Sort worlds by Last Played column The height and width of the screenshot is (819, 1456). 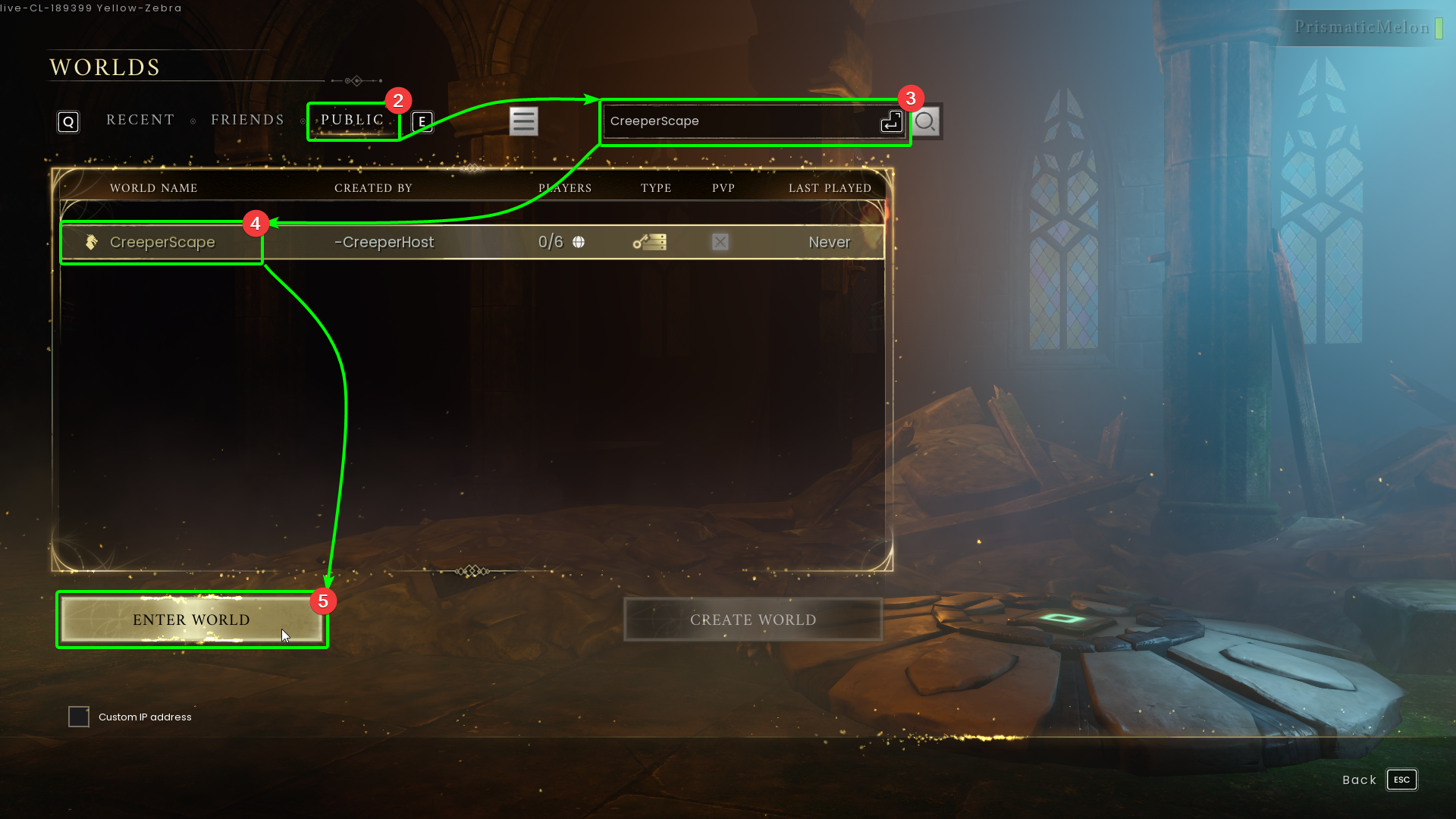[830, 188]
